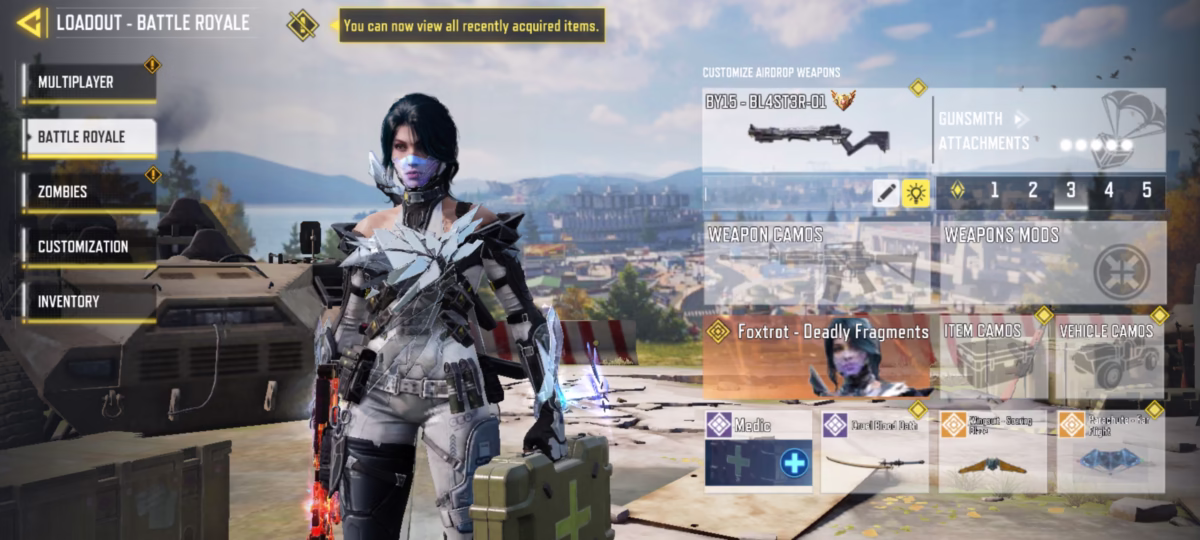Switch to airdrop loadout slot 1
This screenshot has width=1200, height=540.
(x=994, y=191)
